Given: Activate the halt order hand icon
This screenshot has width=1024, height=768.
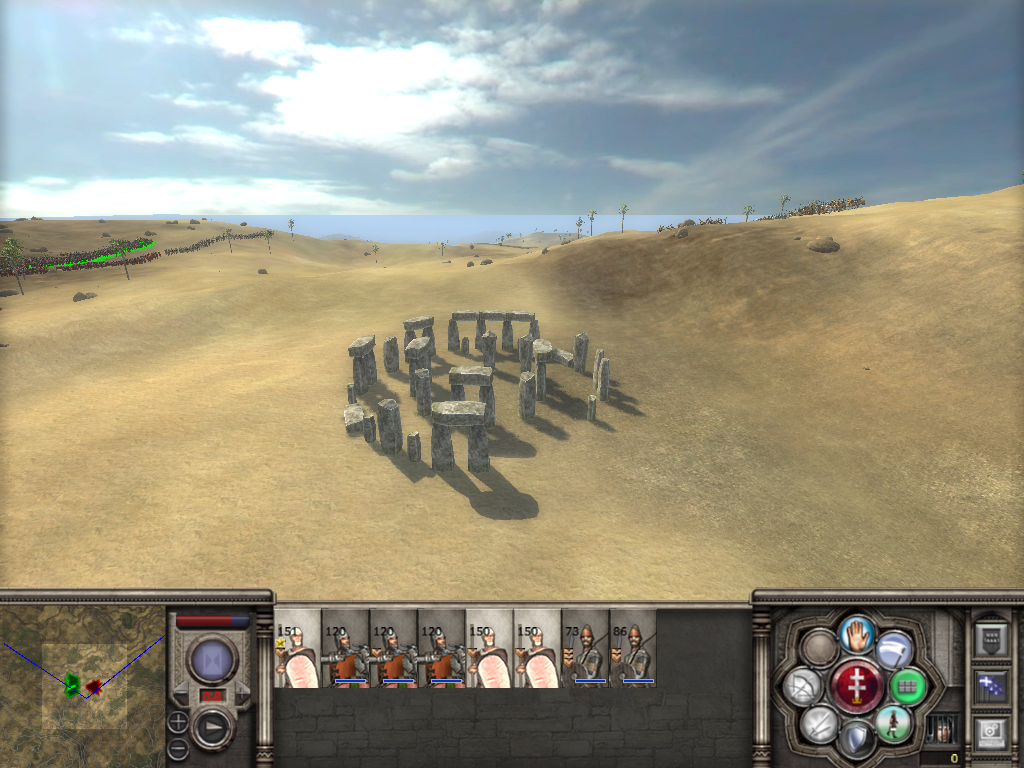Looking at the screenshot, I should click(857, 632).
